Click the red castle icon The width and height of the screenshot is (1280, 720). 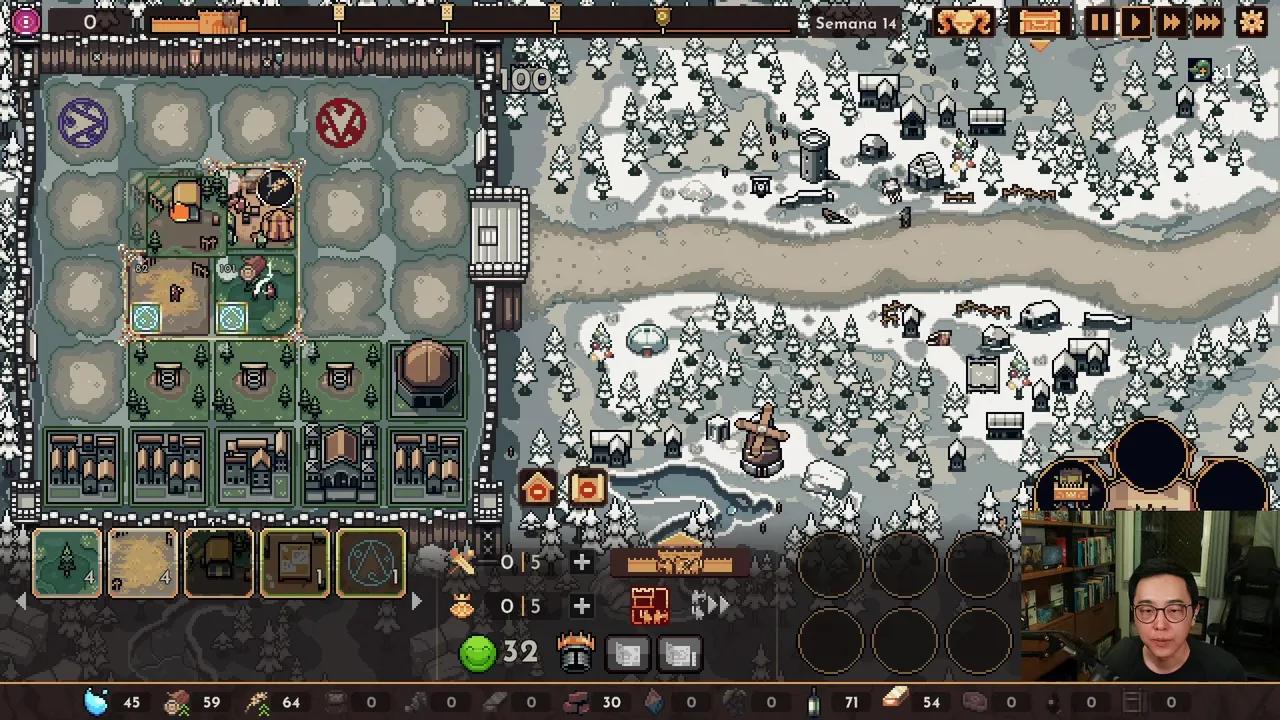click(649, 606)
